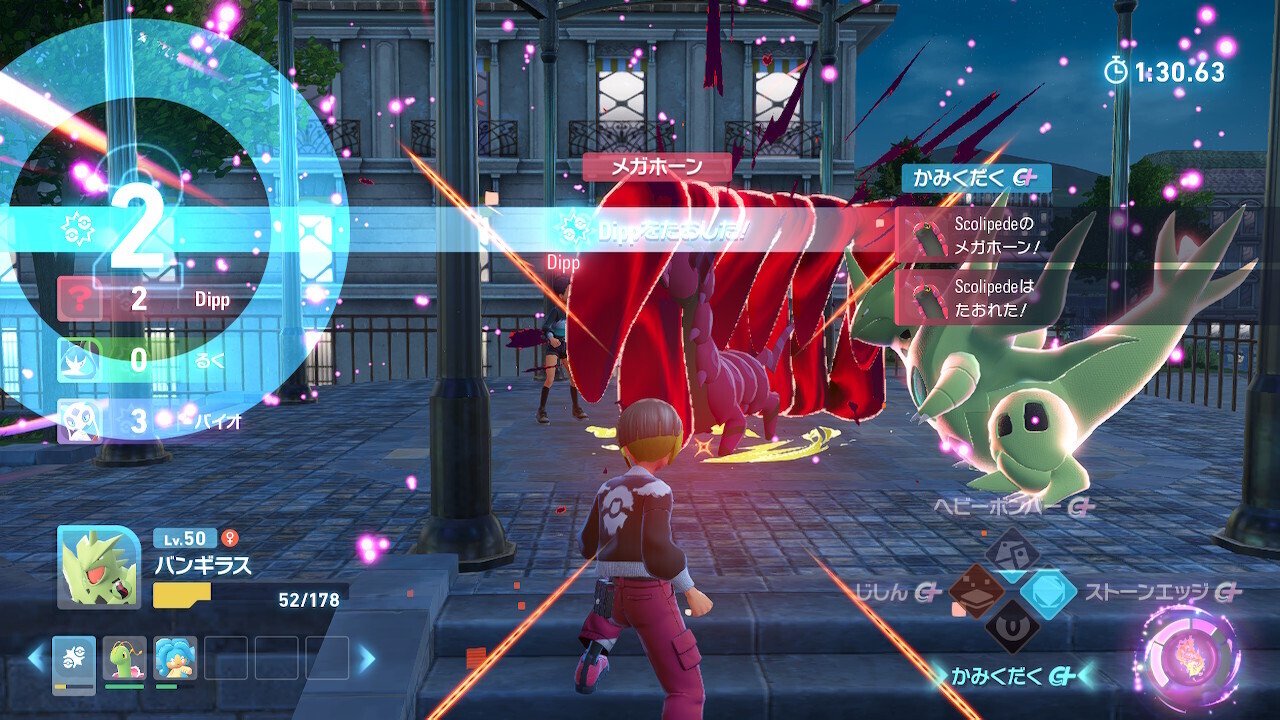
Task: Select the バイオ scoreboard row
Action: pos(150,420)
